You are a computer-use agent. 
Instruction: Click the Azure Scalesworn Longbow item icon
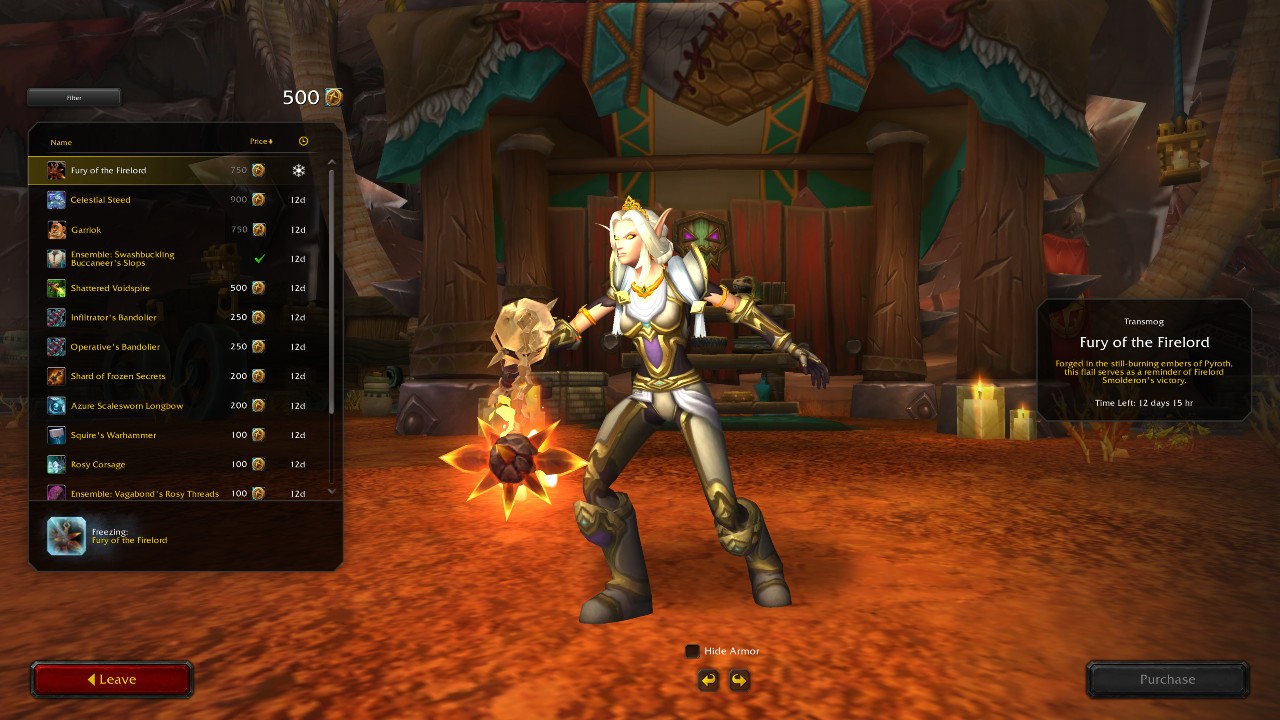[55, 405]
